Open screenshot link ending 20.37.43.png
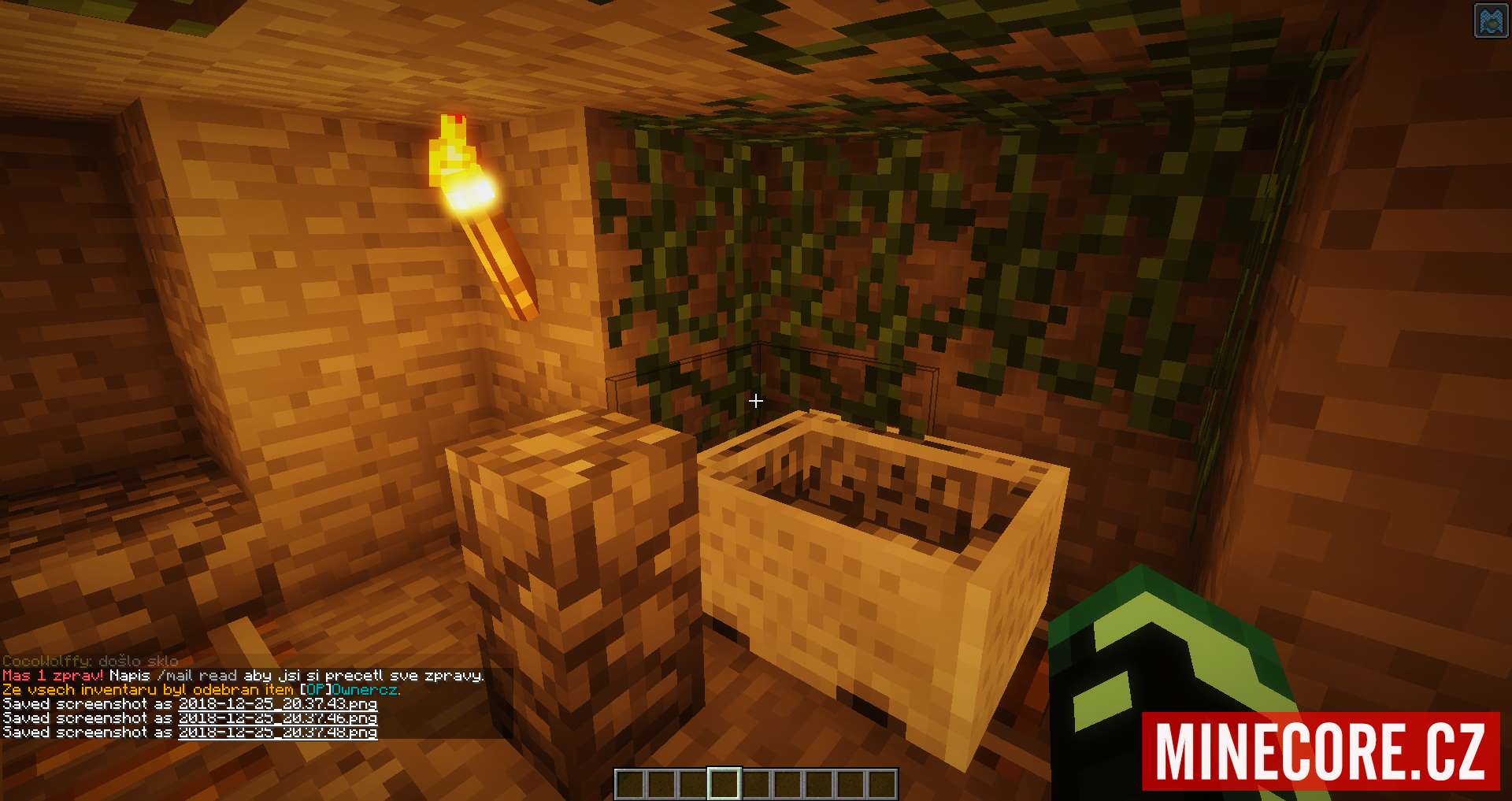This screenshot has width=1512, height=801. 277,704
